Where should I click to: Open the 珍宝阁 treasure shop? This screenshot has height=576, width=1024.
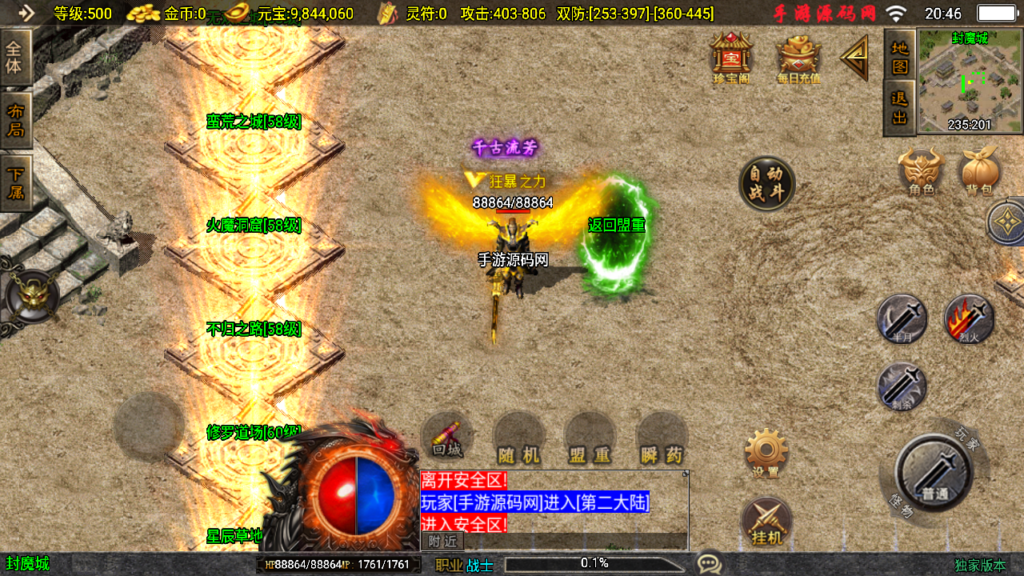click(x=731, y=57)
